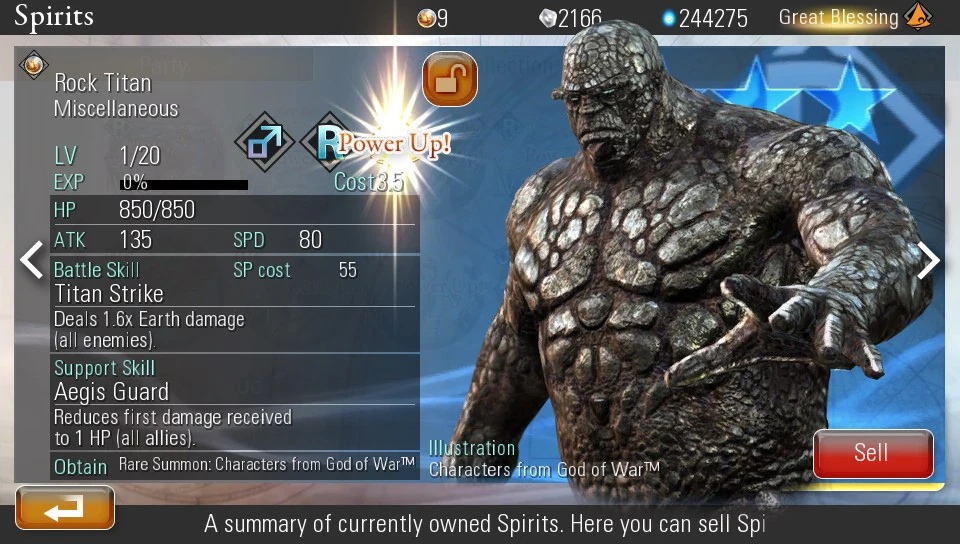The image size is (960, 544).
Task: Open the Great Blessing indicator
Action: coord(855,17)
